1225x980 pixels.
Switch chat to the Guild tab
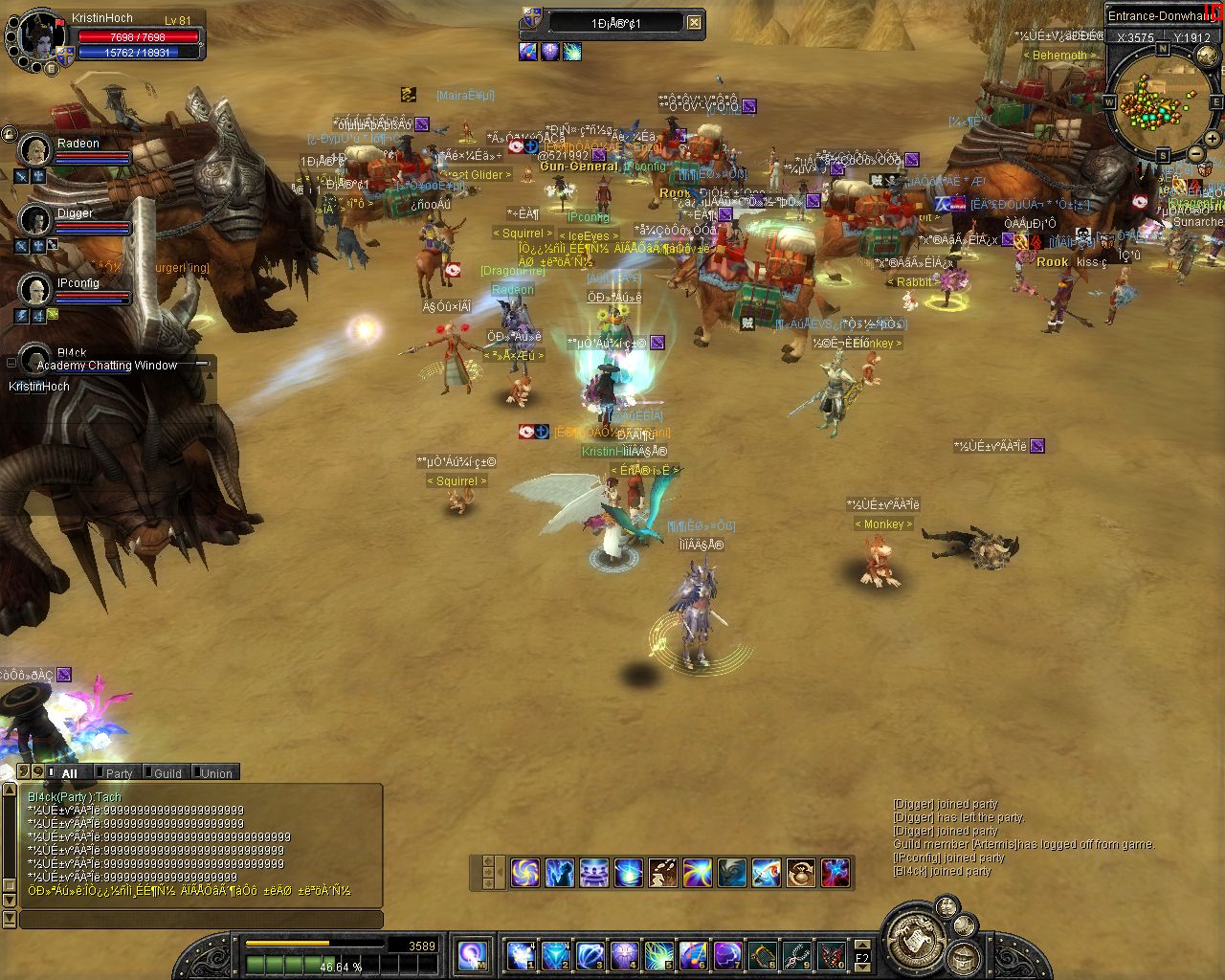click(167, 773)
